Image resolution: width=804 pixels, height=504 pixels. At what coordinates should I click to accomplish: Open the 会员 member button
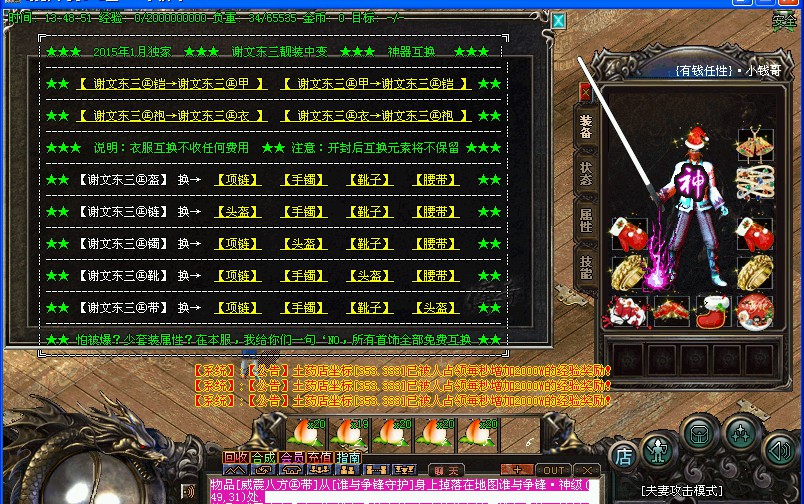point(292,458)
